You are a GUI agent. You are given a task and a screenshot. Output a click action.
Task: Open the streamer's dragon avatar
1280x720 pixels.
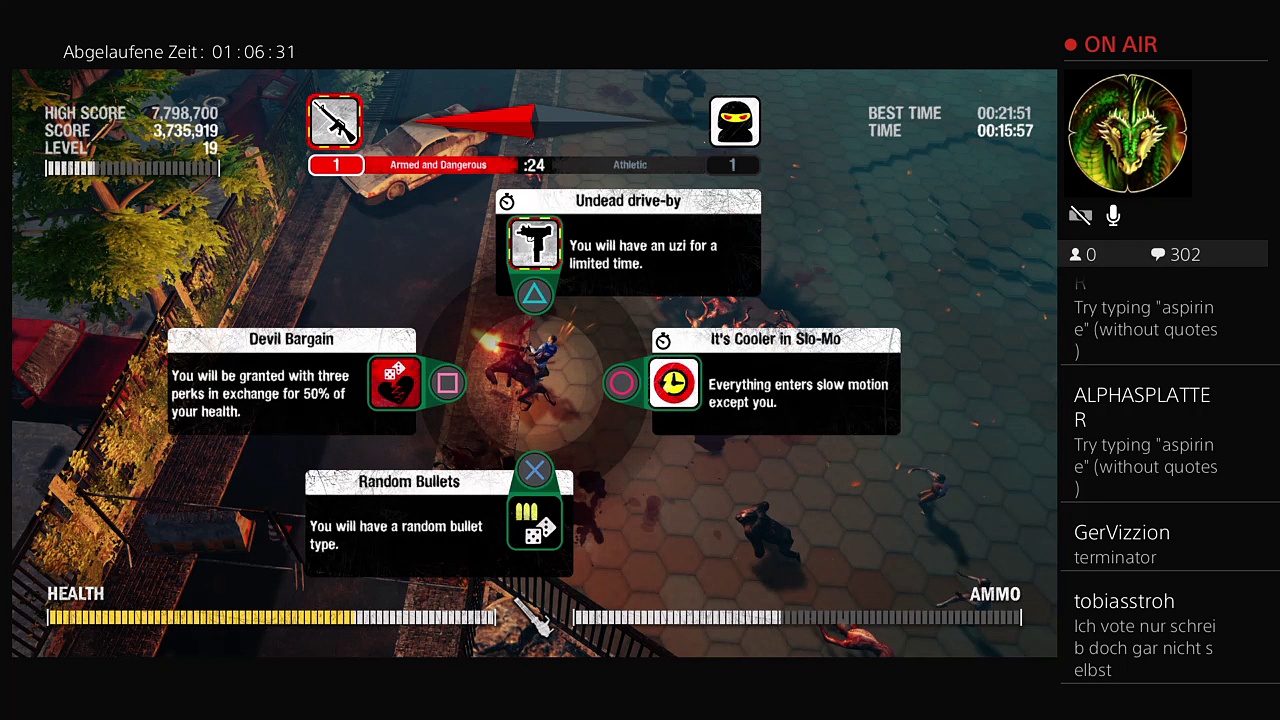[x=1127, y=134]
